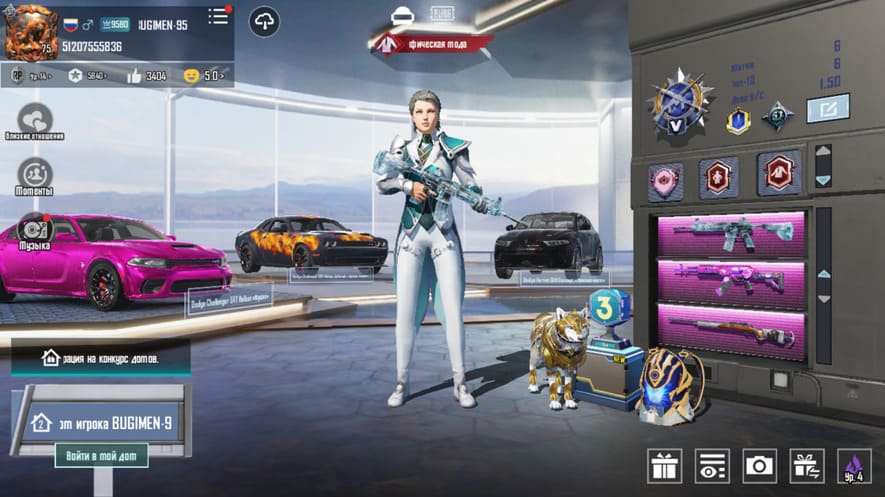This screenshot has width=885, height=497.
Task: Click the edit profile pencil button
Action: [x=827, y=108]
